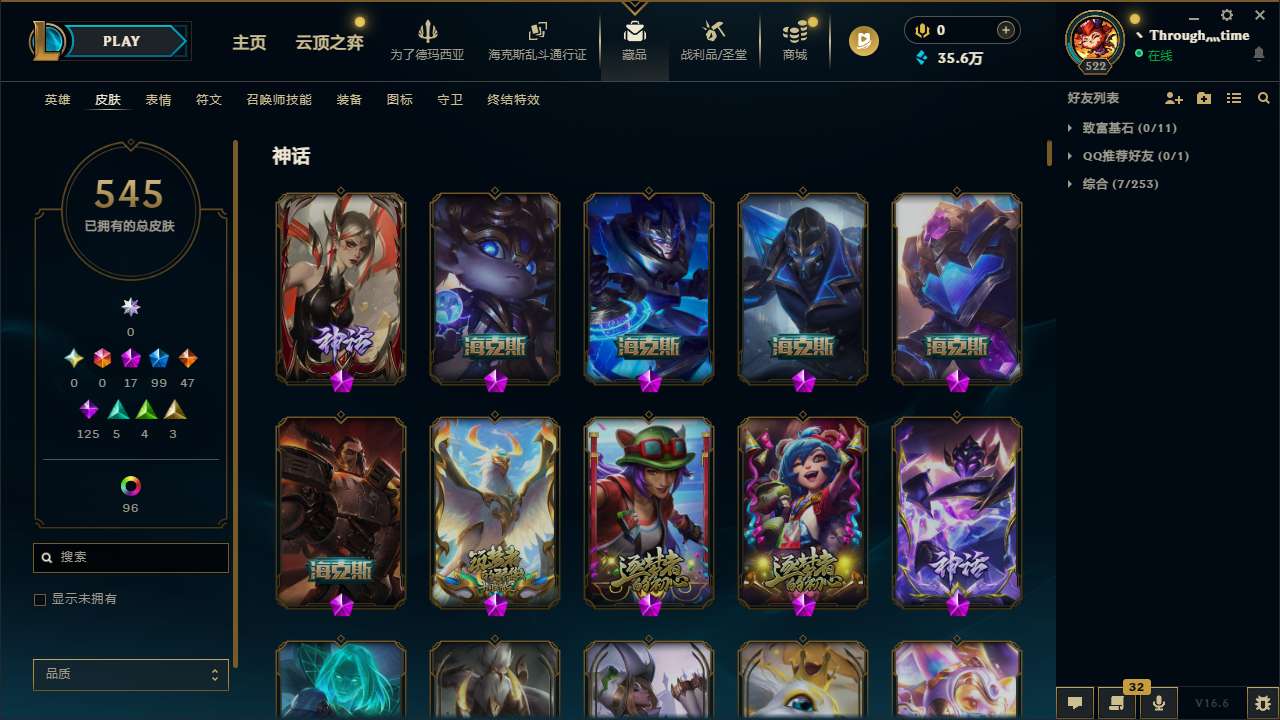The height and width of the screenshot is (720, 1280).
Task: Click the friends list search magnifier icon
Action: [x=1263, y=98]
